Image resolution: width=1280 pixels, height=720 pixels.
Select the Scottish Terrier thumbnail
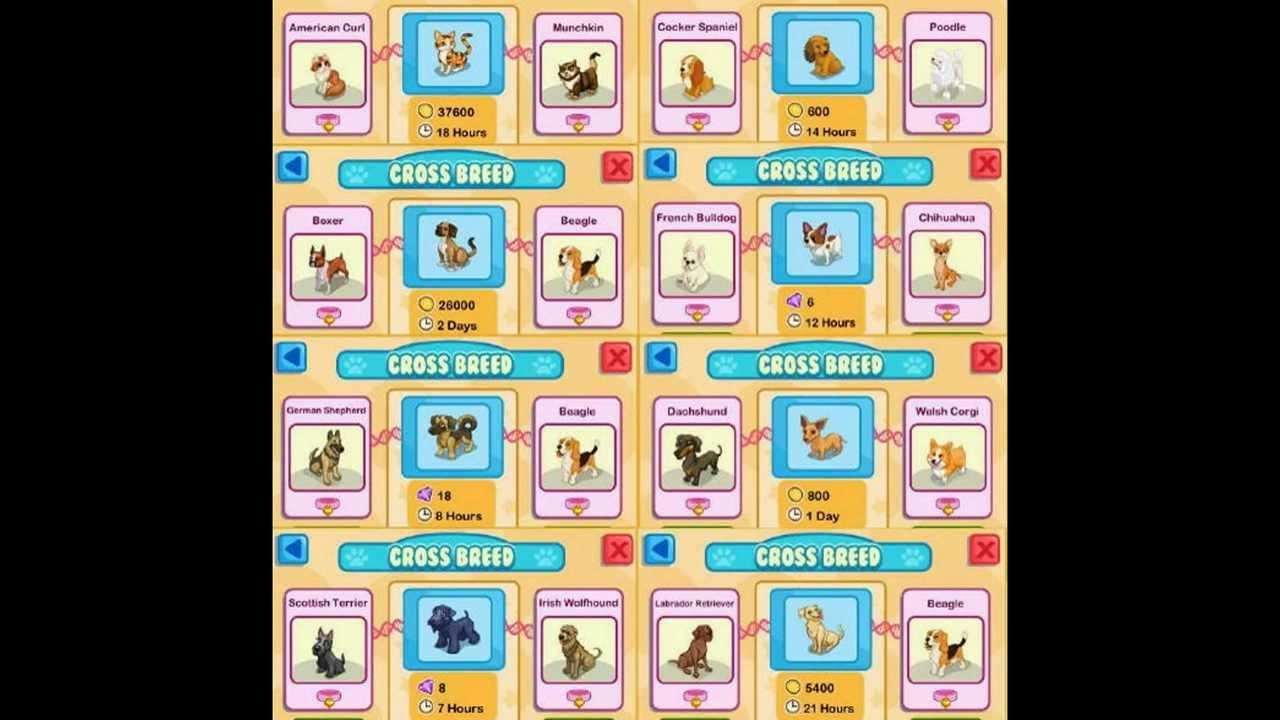(x=327, y=649)
